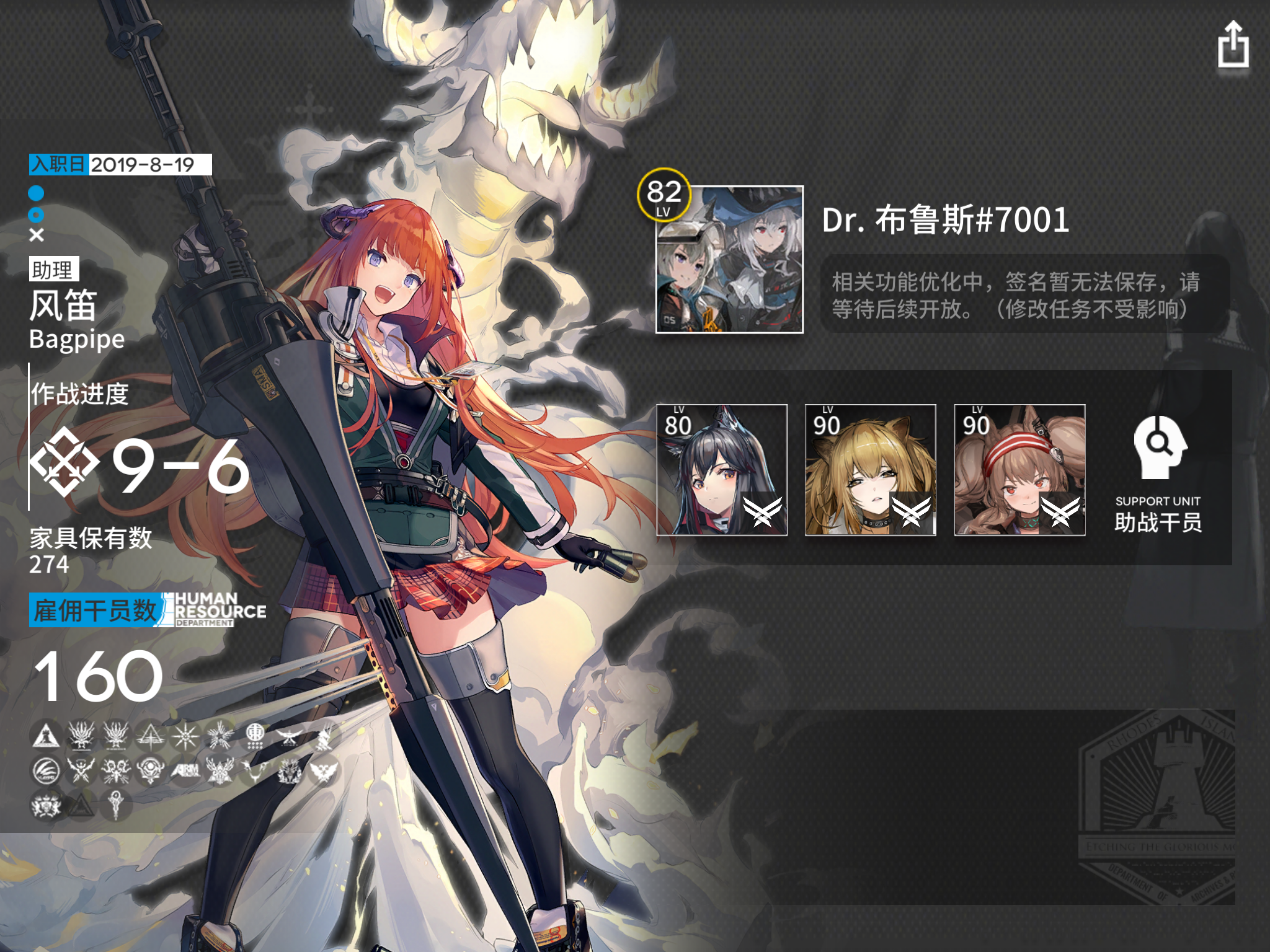Click the staff-shaped faction medal

(115, 806)
